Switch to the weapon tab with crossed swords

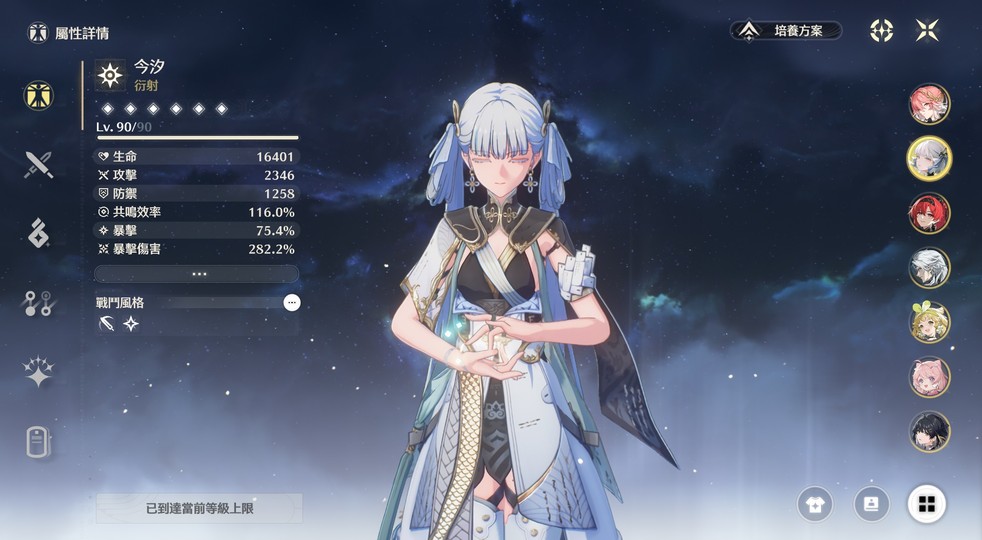tap(38, 164)
